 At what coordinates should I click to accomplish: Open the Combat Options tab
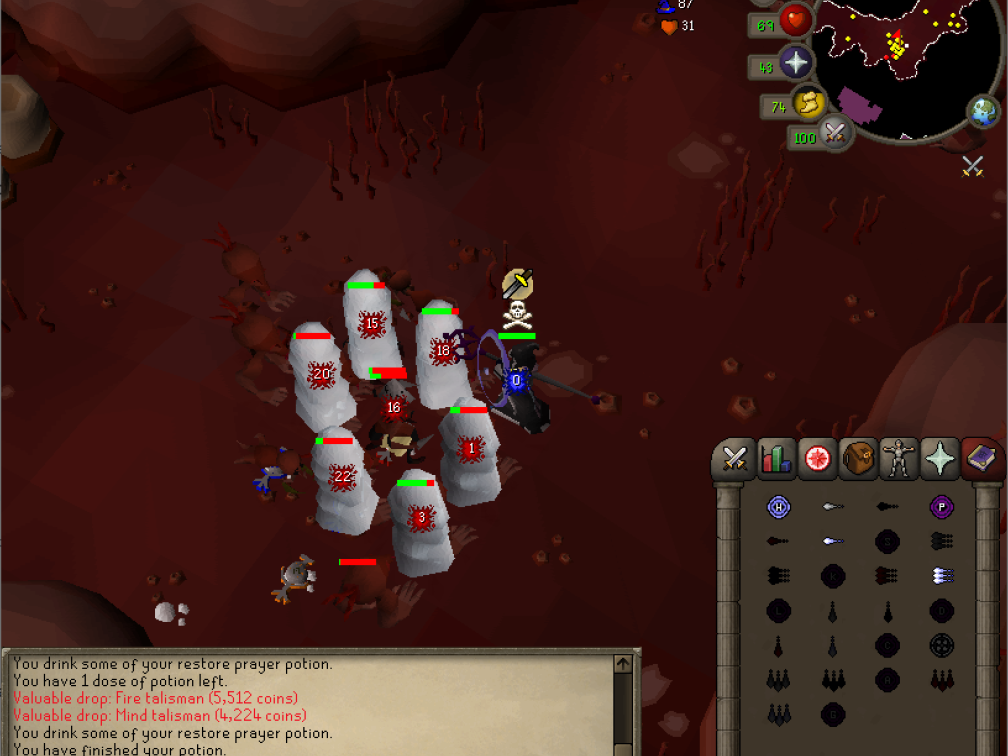735,459
